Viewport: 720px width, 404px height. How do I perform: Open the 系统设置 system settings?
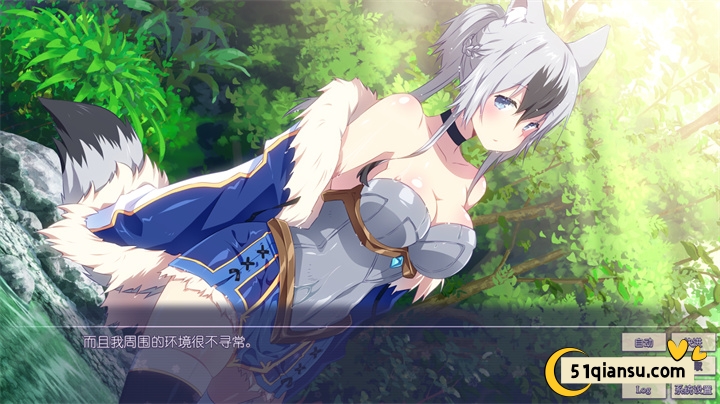pyautogui.click(x=692, y=389)
